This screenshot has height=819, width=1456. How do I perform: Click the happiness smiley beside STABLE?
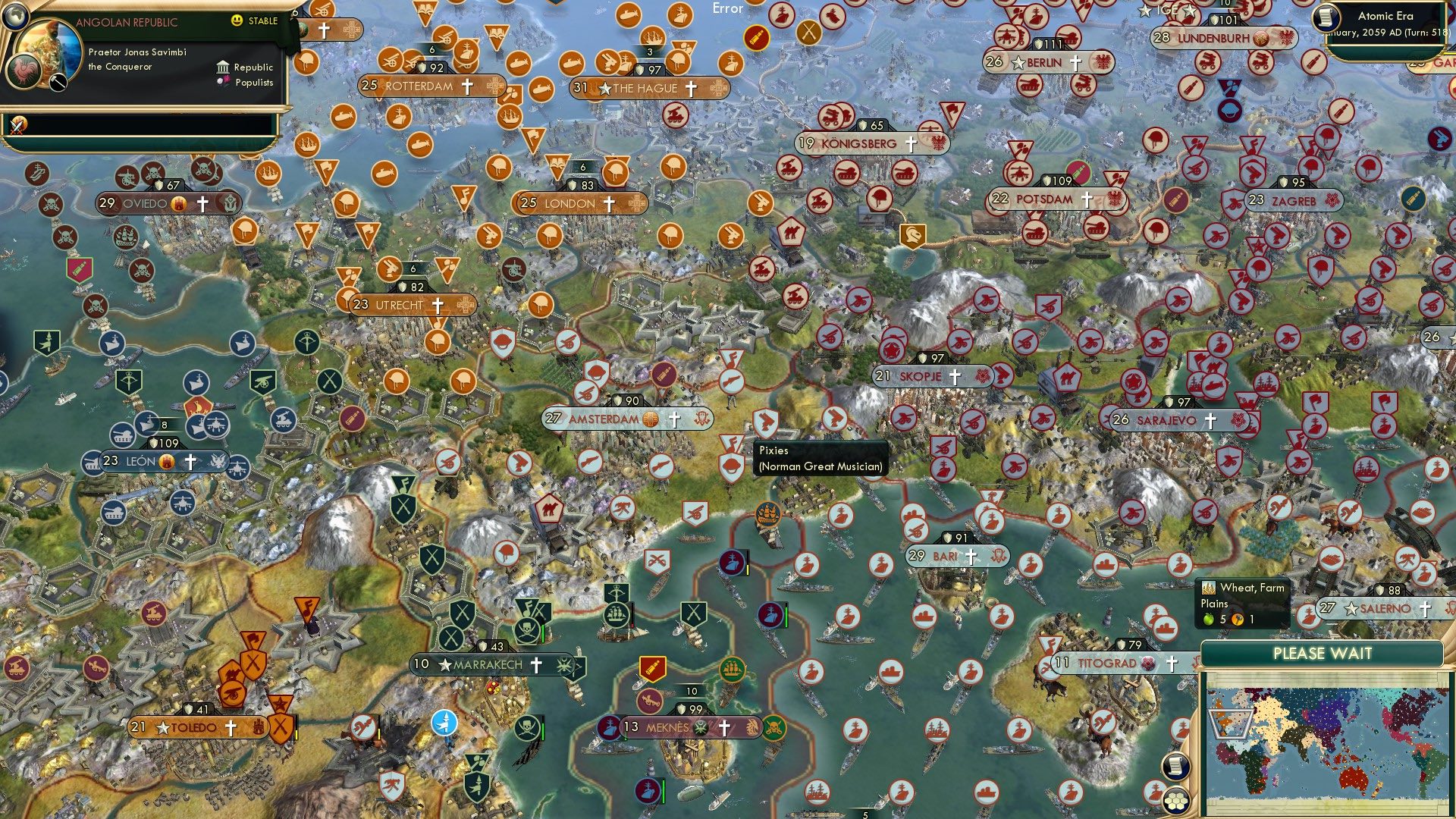[x=237, y=20]
